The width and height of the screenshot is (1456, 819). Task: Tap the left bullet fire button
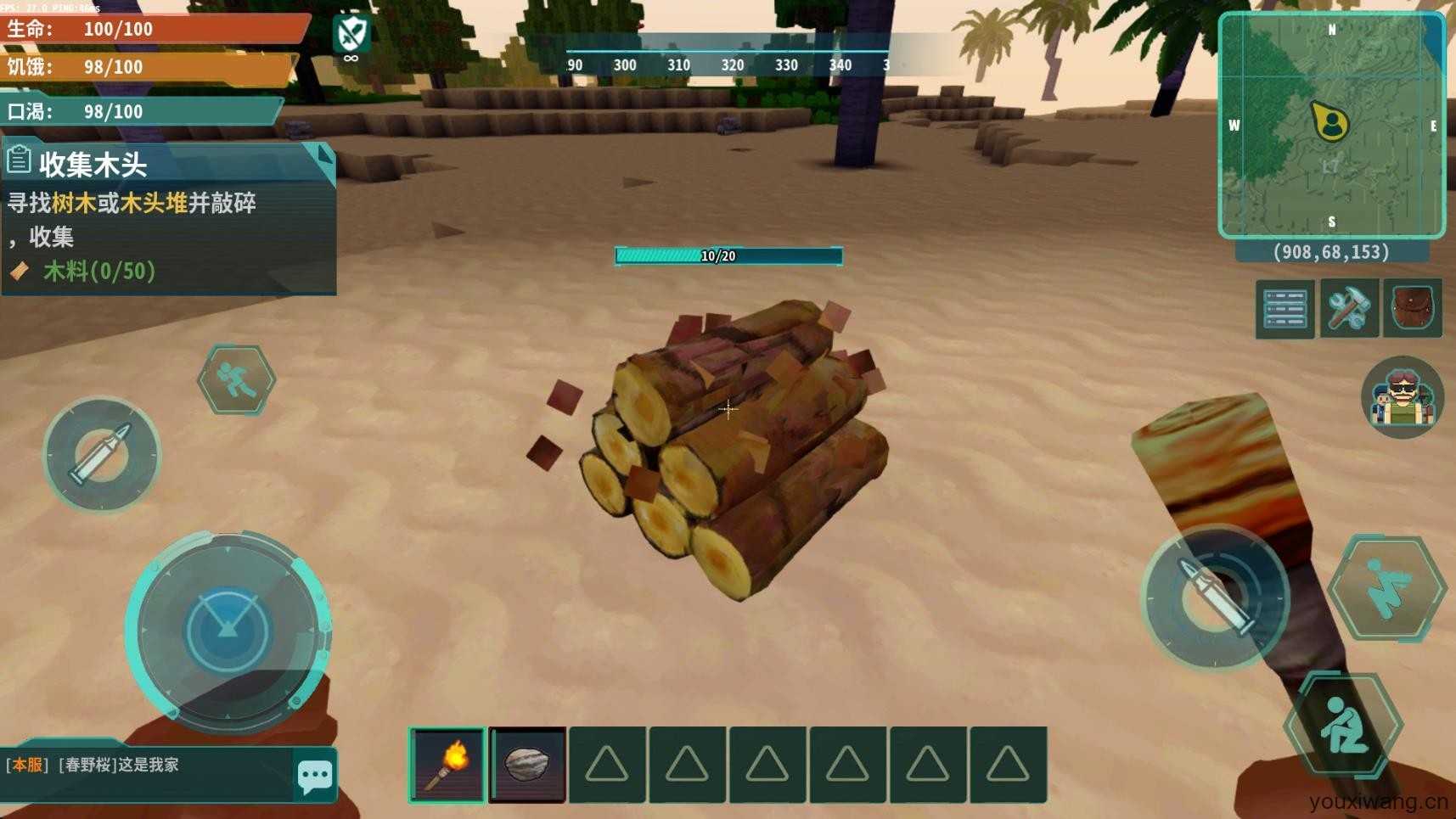(x=102, y=455)
